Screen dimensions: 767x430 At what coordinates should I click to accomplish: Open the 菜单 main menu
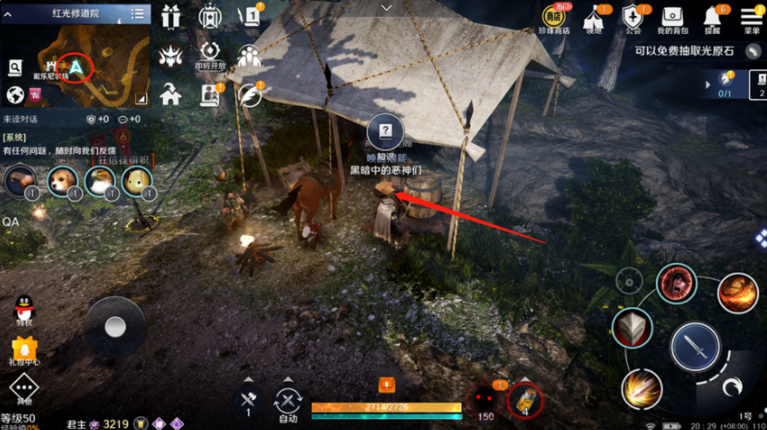(x=750, y=17)
